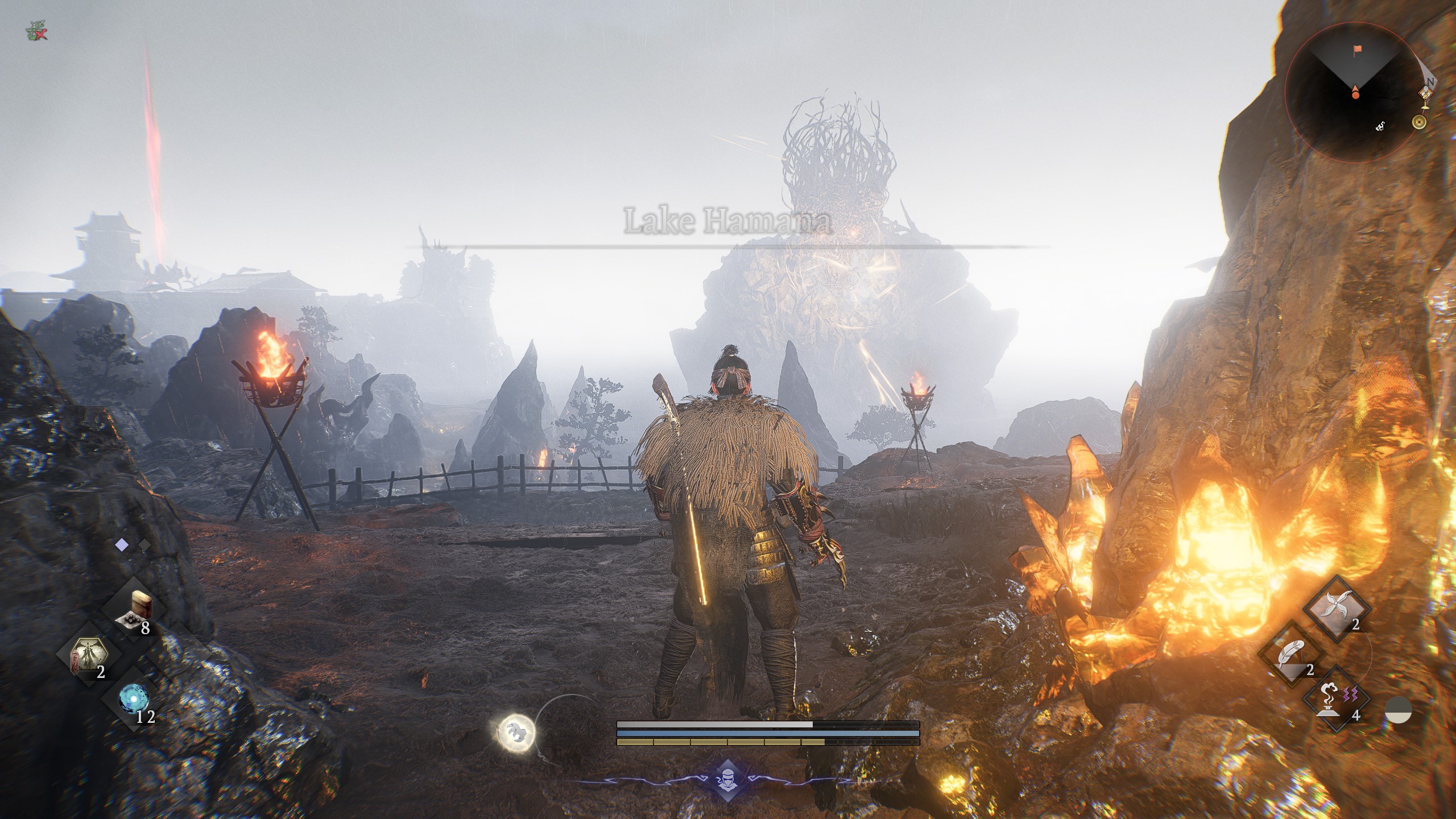This screenshot has width=1456, height=819.
Task: Select the gold coin marker beside minimap
Action: click(x=1420, y=121)
